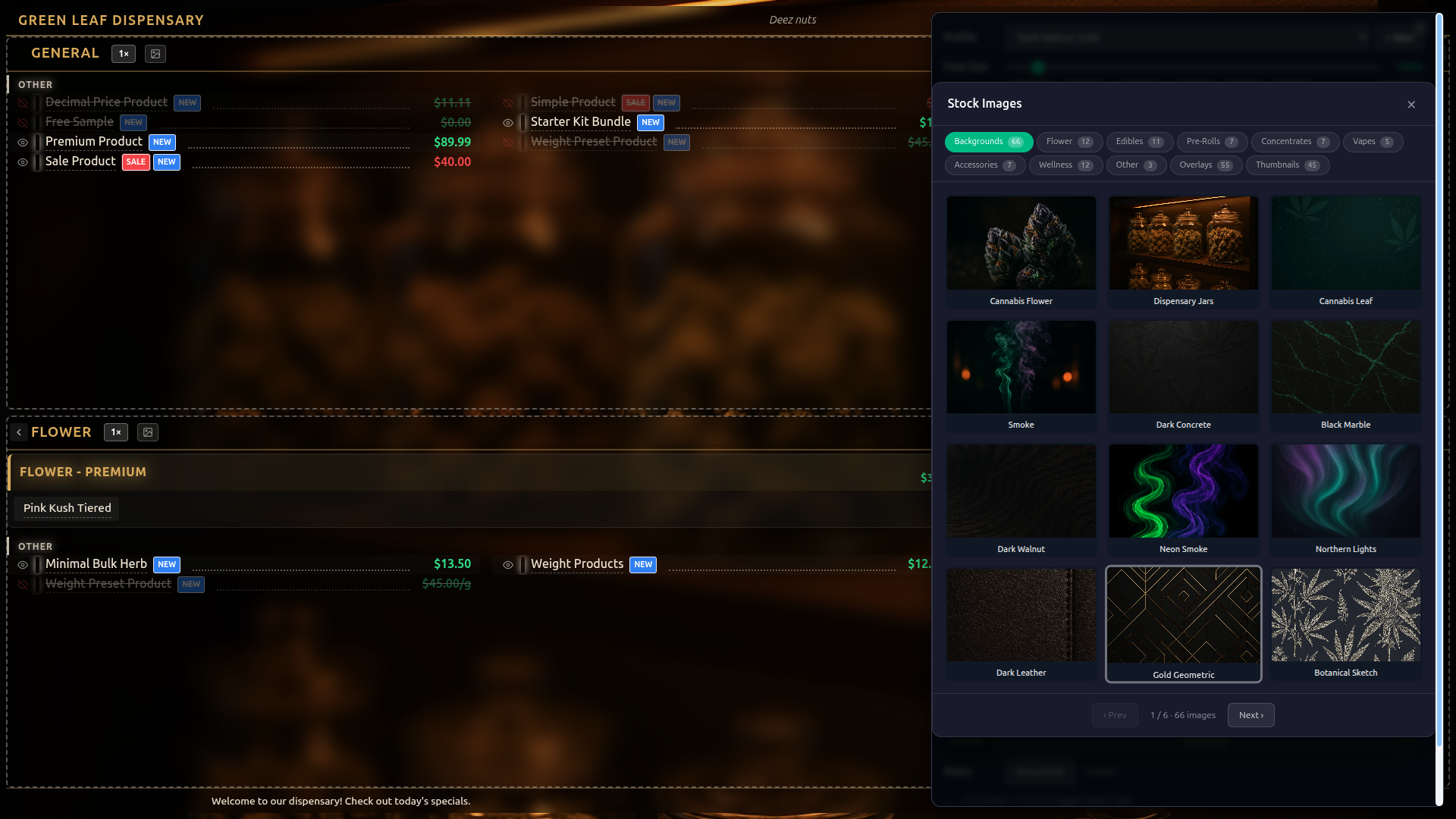Click the General section image icon
This screenshot has height=819, width=1456.
click(x=155, y=54)
